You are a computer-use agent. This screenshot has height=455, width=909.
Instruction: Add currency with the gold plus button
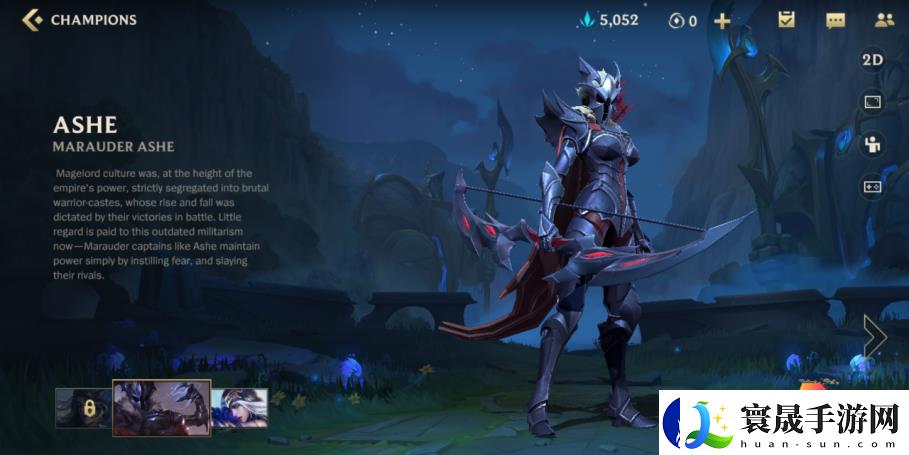[722, 20]
